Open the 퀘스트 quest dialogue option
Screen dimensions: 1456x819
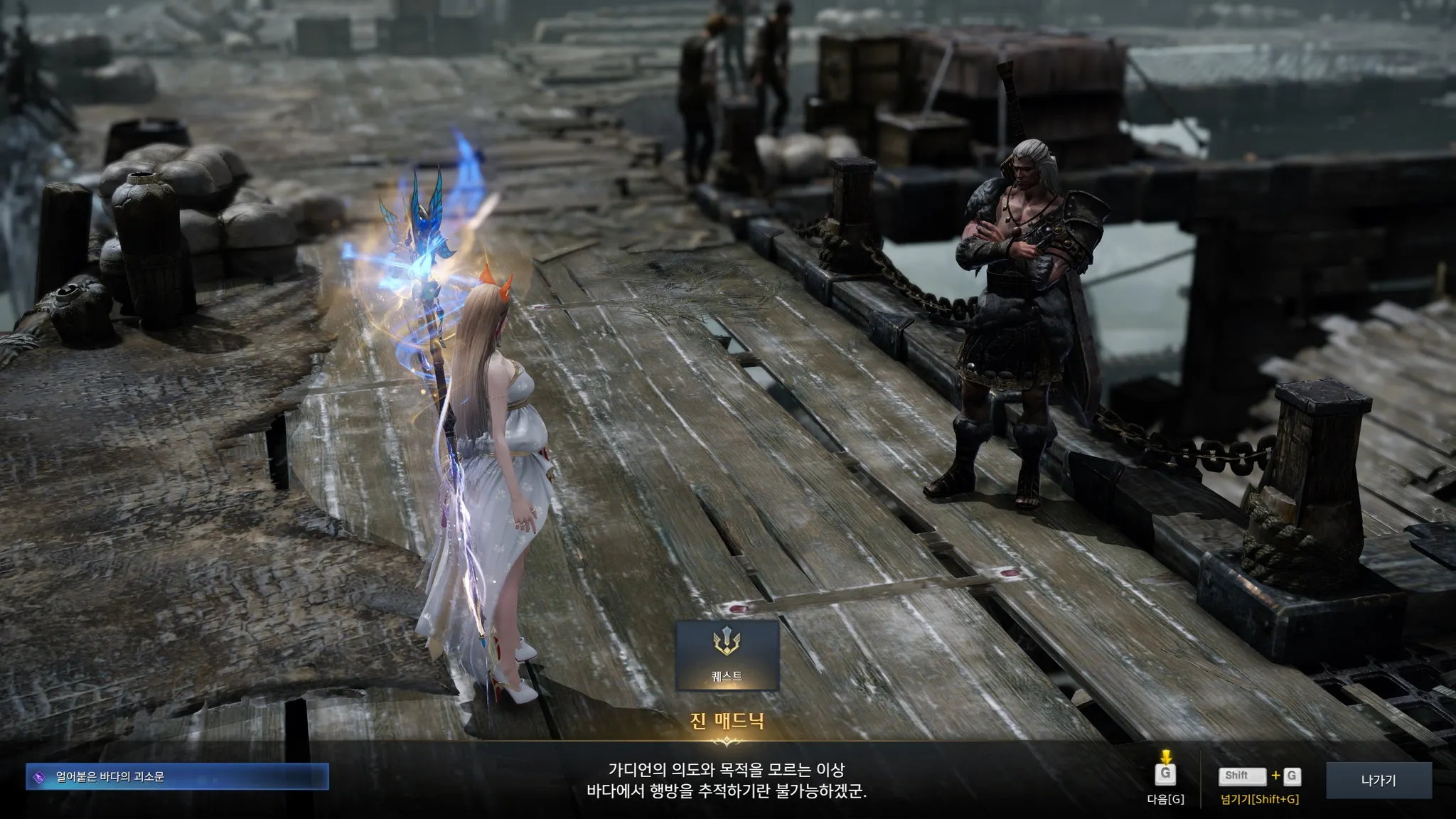coord(727,655)
